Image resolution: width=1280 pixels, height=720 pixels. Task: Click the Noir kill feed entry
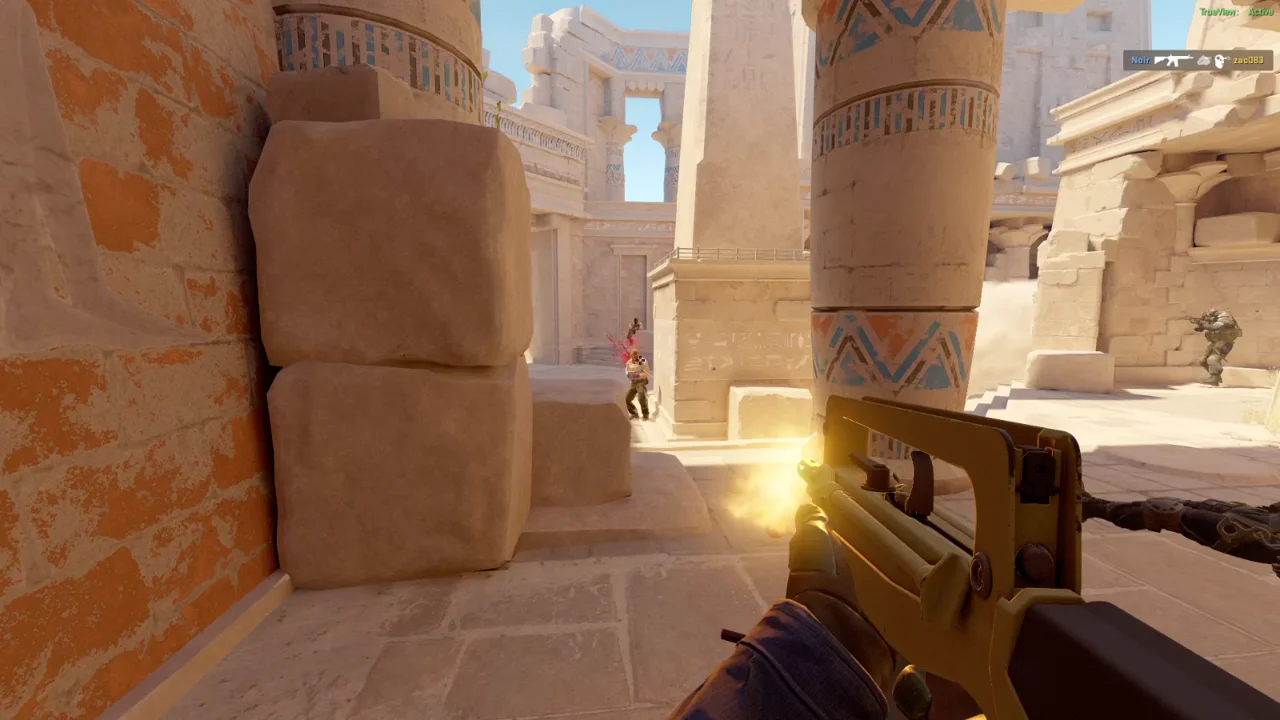click(1198, 60)
